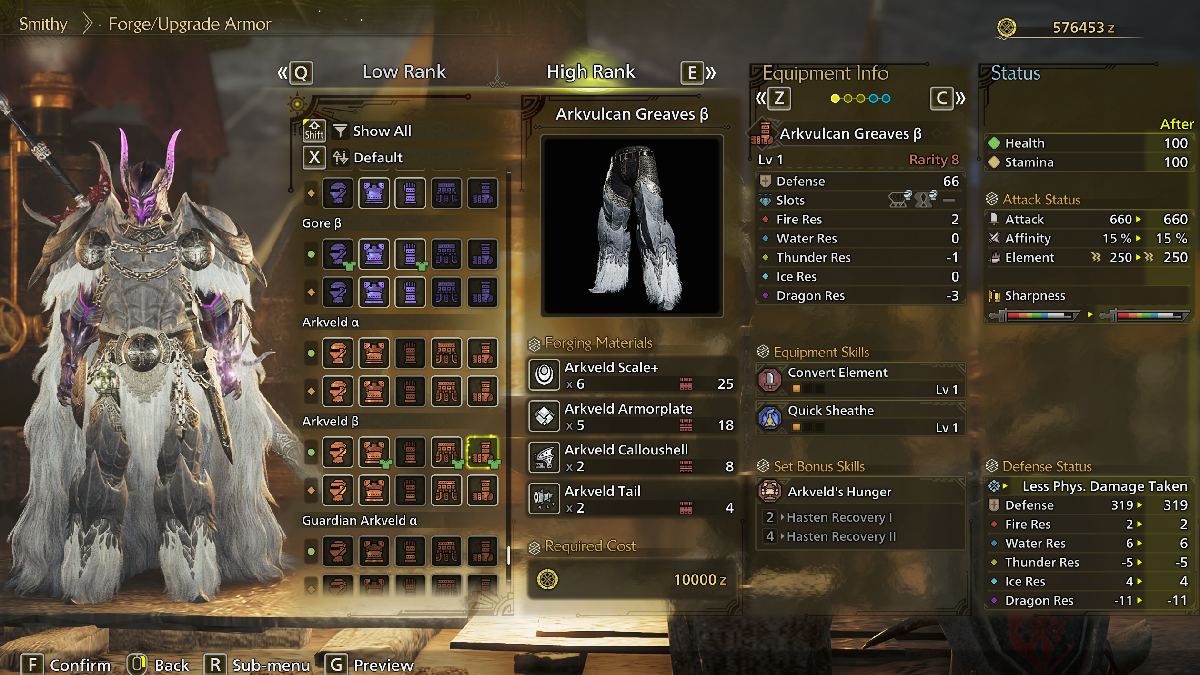Screen dimensions: 1200x675
Task: Open the Show All filter
Action: 381,131
